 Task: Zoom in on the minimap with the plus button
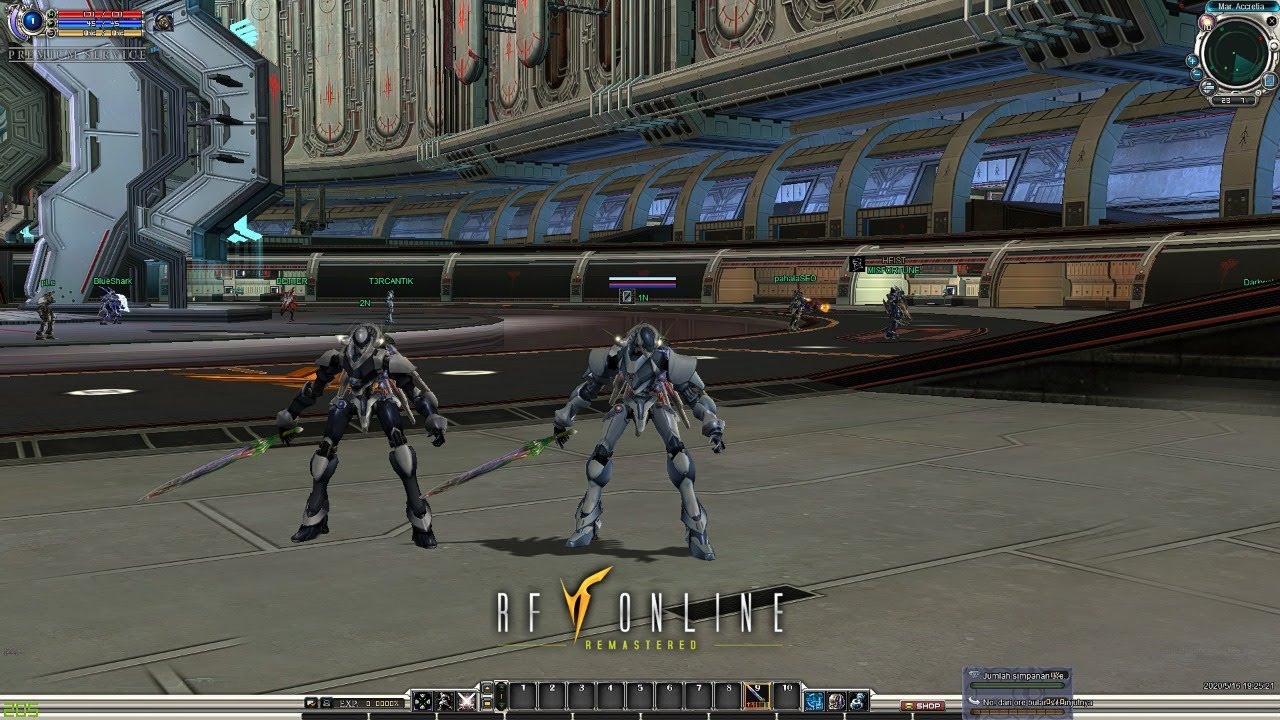pyautogui.click(x=1192, y=61)
